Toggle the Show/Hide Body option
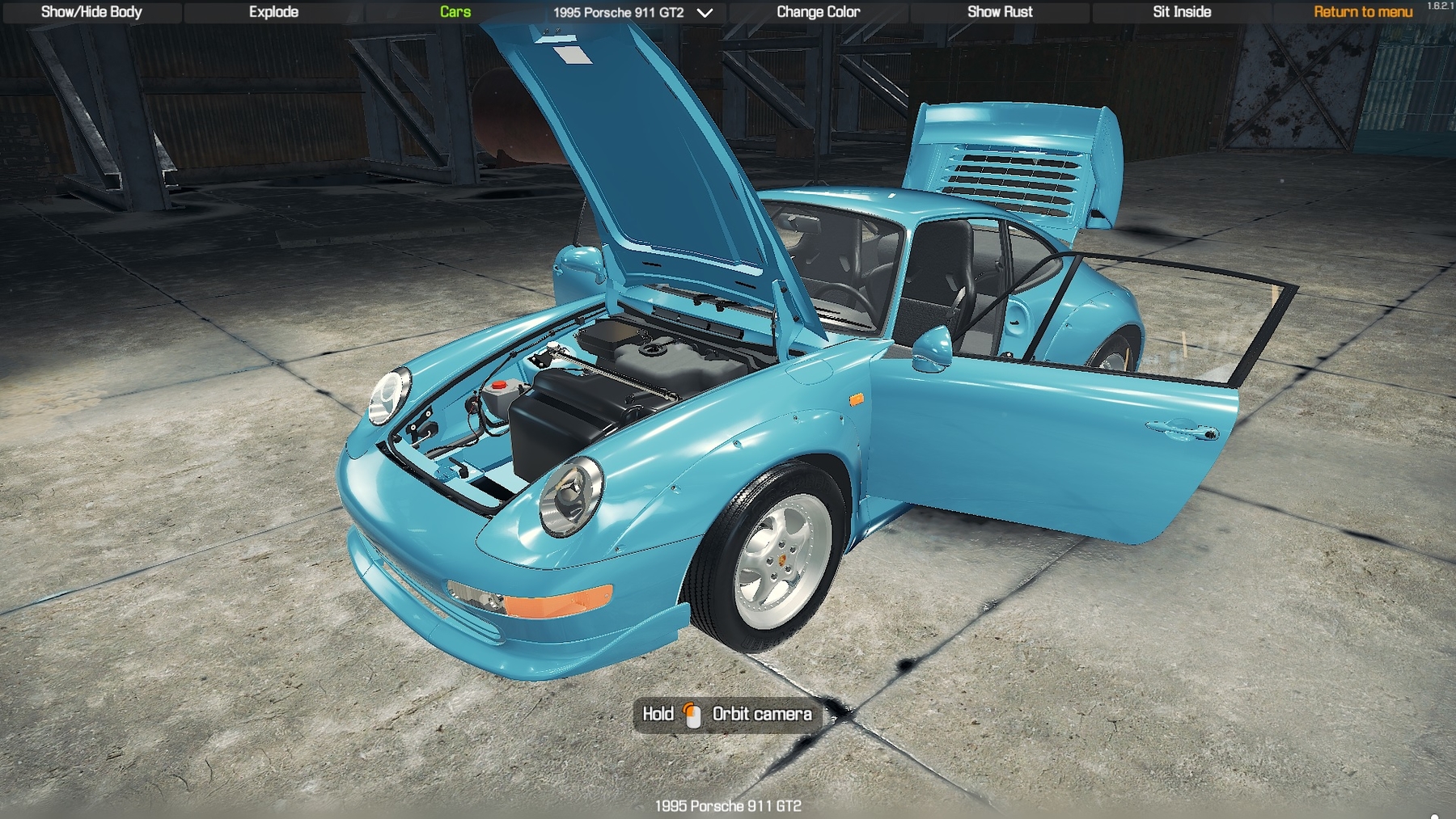 (x=91, y=12)
